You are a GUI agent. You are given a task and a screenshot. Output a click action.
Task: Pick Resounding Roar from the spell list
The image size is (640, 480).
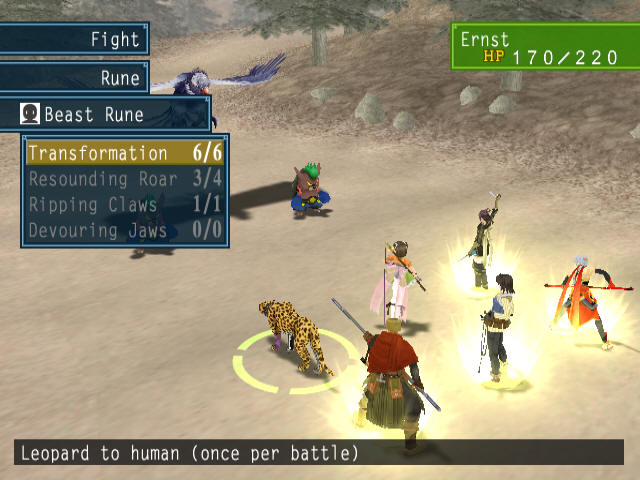click(x=125, y=179)
